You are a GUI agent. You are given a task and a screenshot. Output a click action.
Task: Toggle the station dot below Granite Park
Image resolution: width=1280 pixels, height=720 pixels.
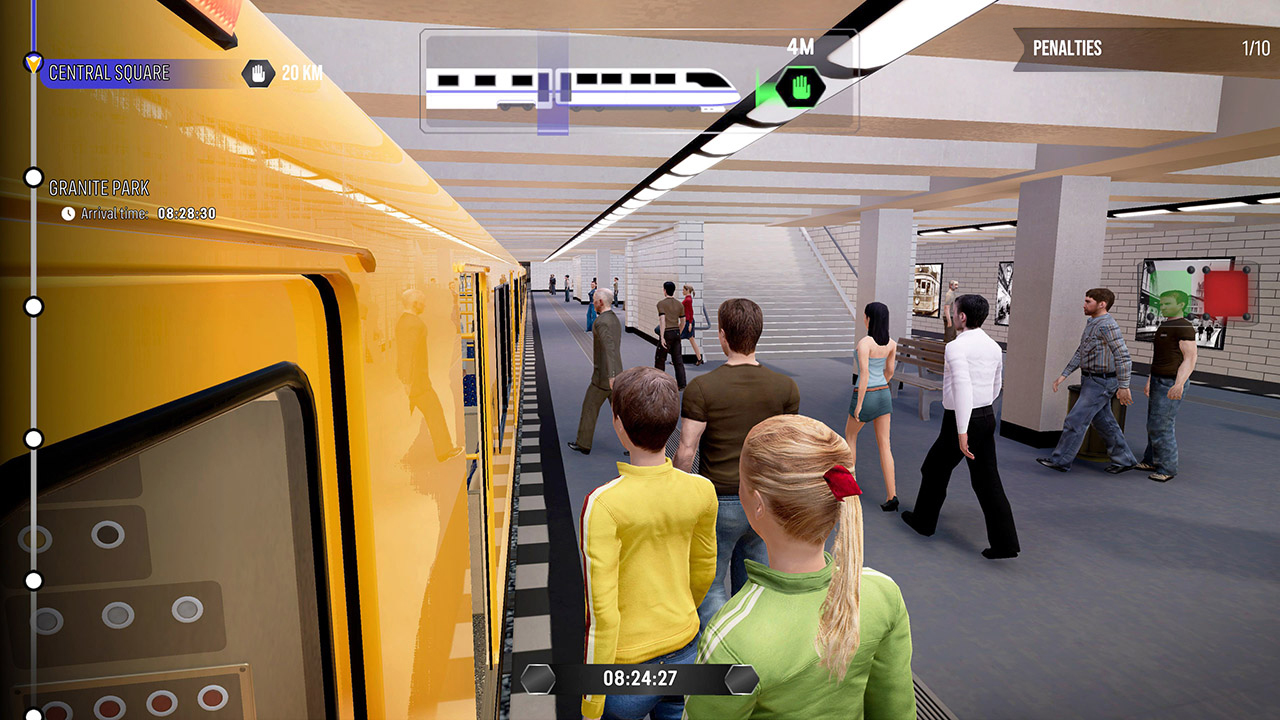(x=34, y=304)
